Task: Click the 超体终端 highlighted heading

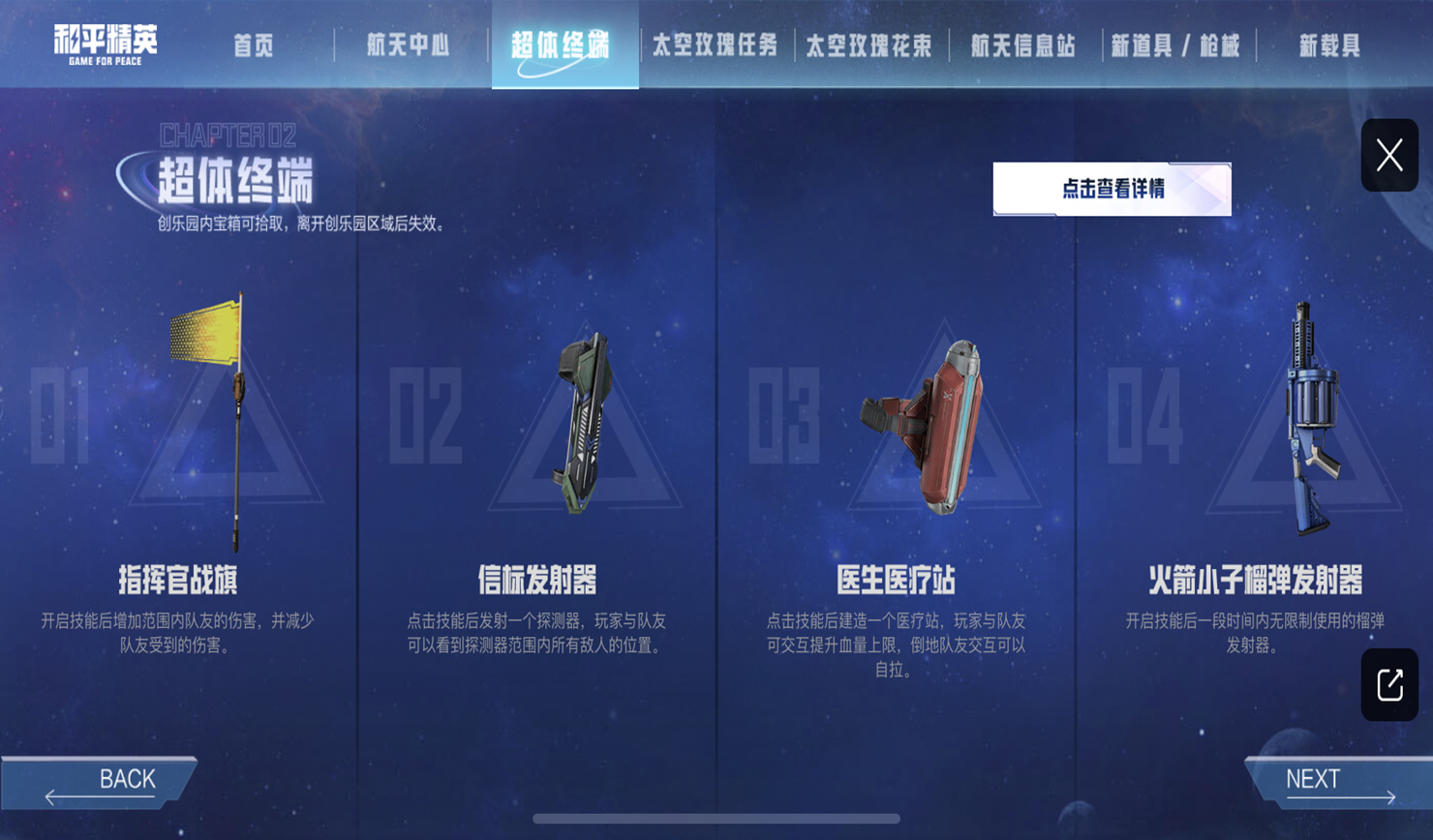Action: click(x=564, y=43)
